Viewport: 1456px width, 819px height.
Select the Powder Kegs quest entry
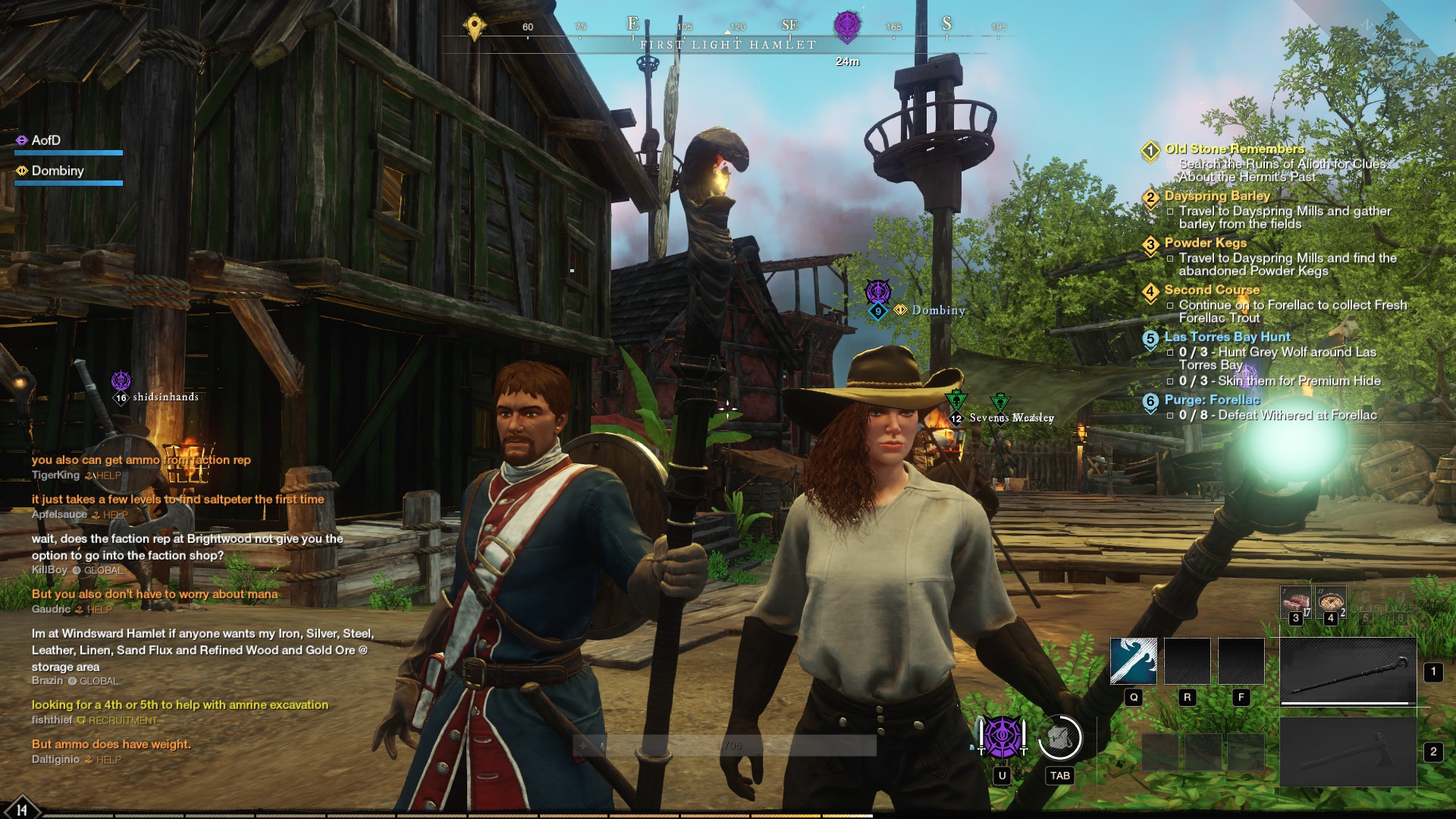1205,243
